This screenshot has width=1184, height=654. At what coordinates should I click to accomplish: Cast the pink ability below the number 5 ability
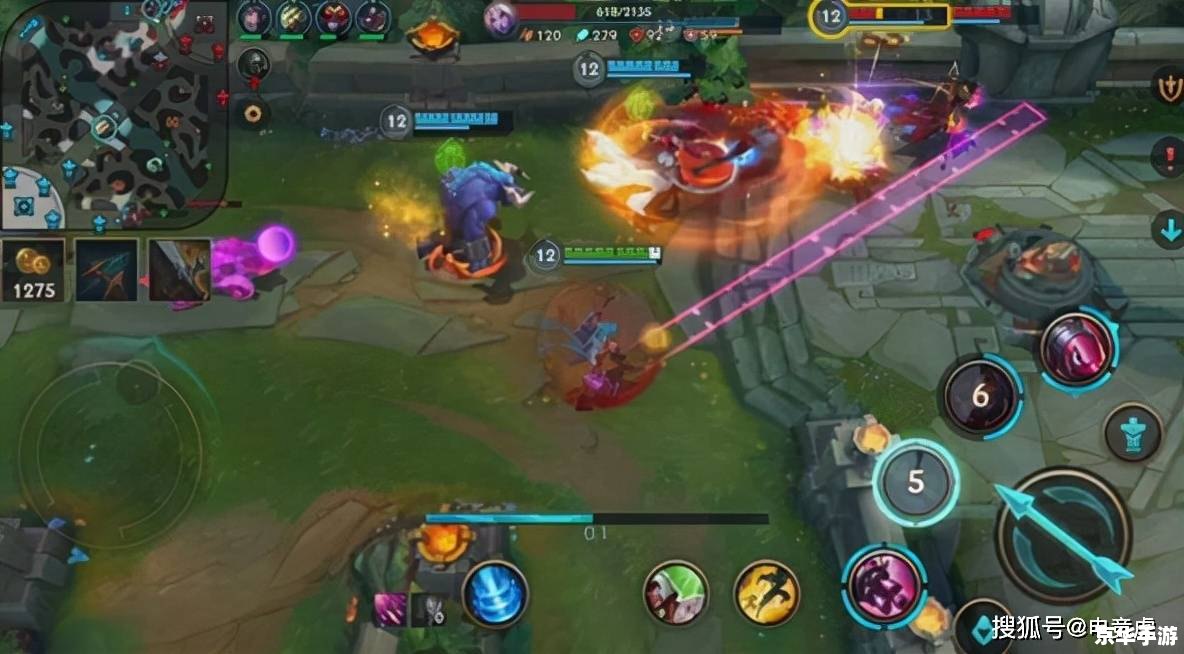(x=883, y=585)
